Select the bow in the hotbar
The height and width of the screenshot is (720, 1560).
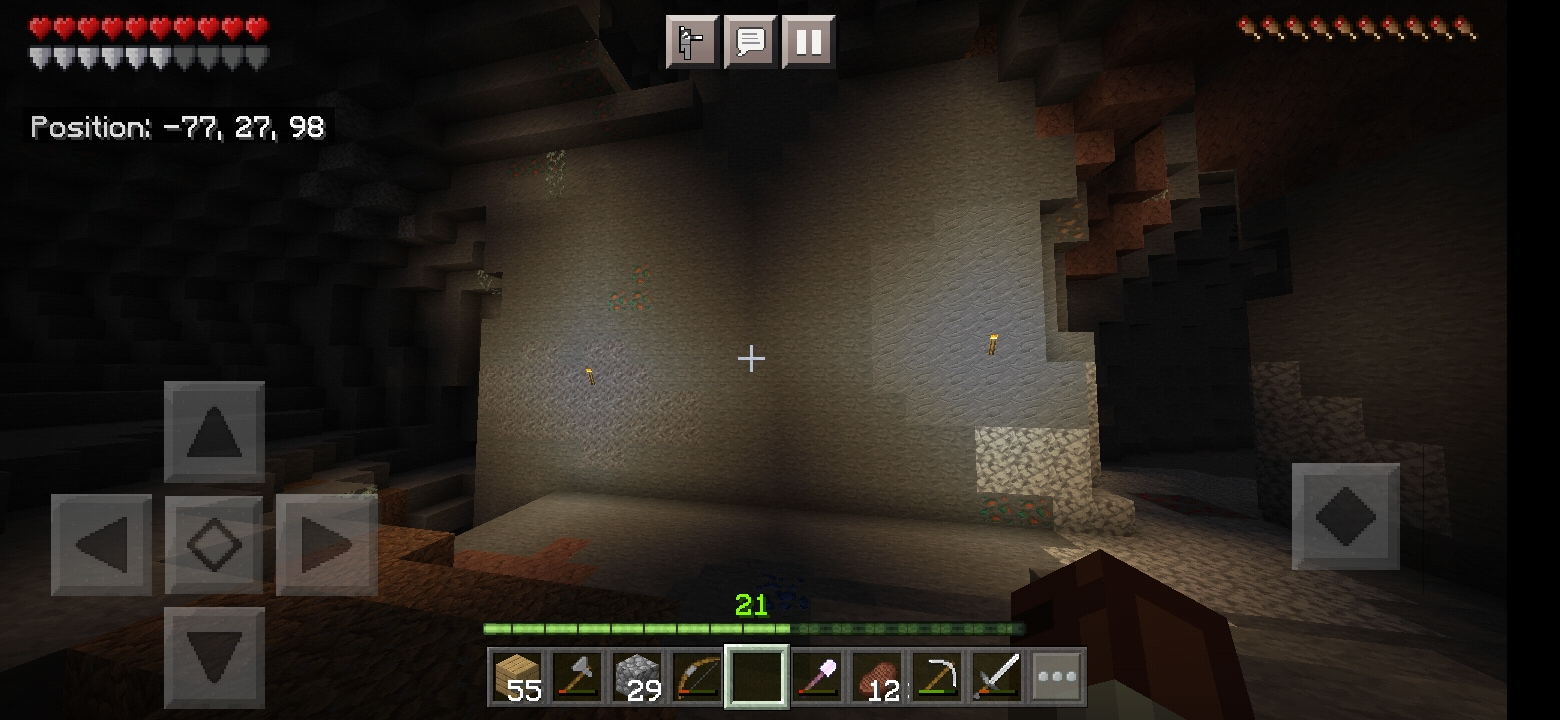(697, 677)
